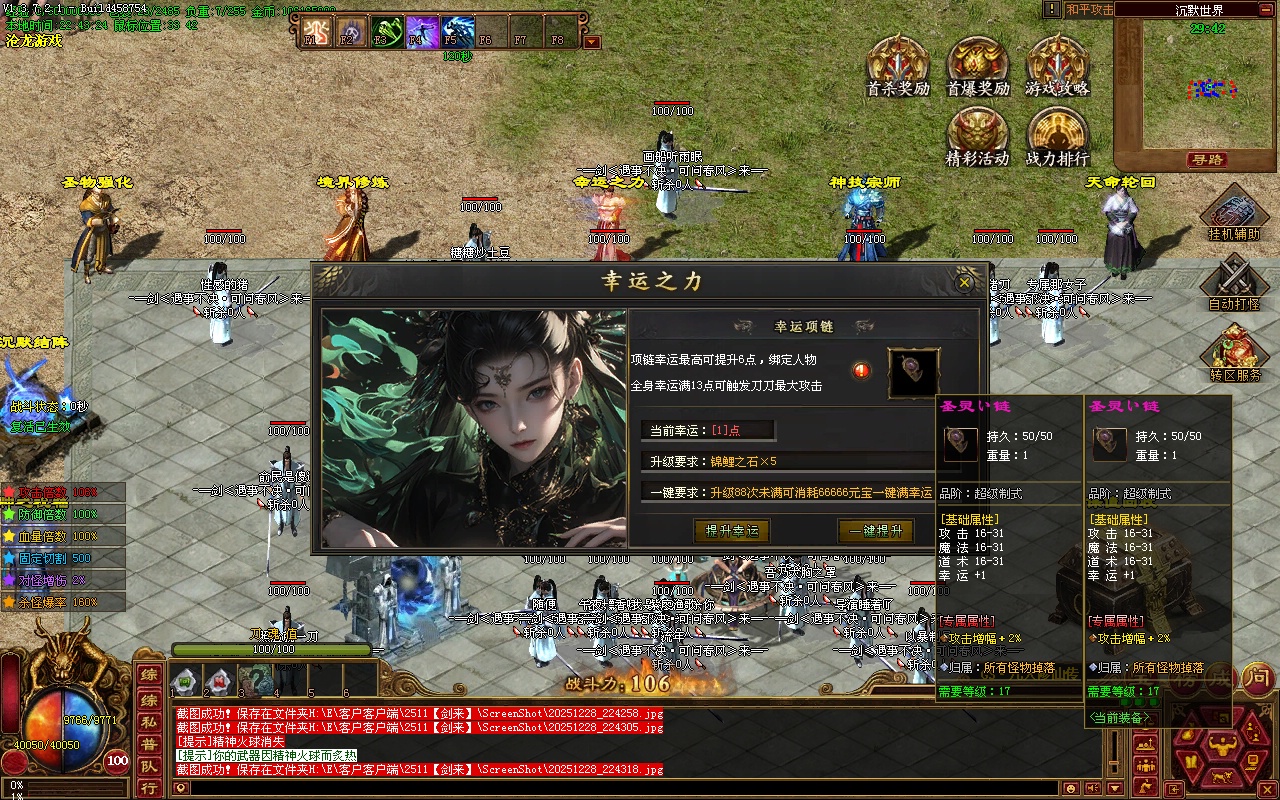Close the 幸运之力 dialog window

[964, 282]
